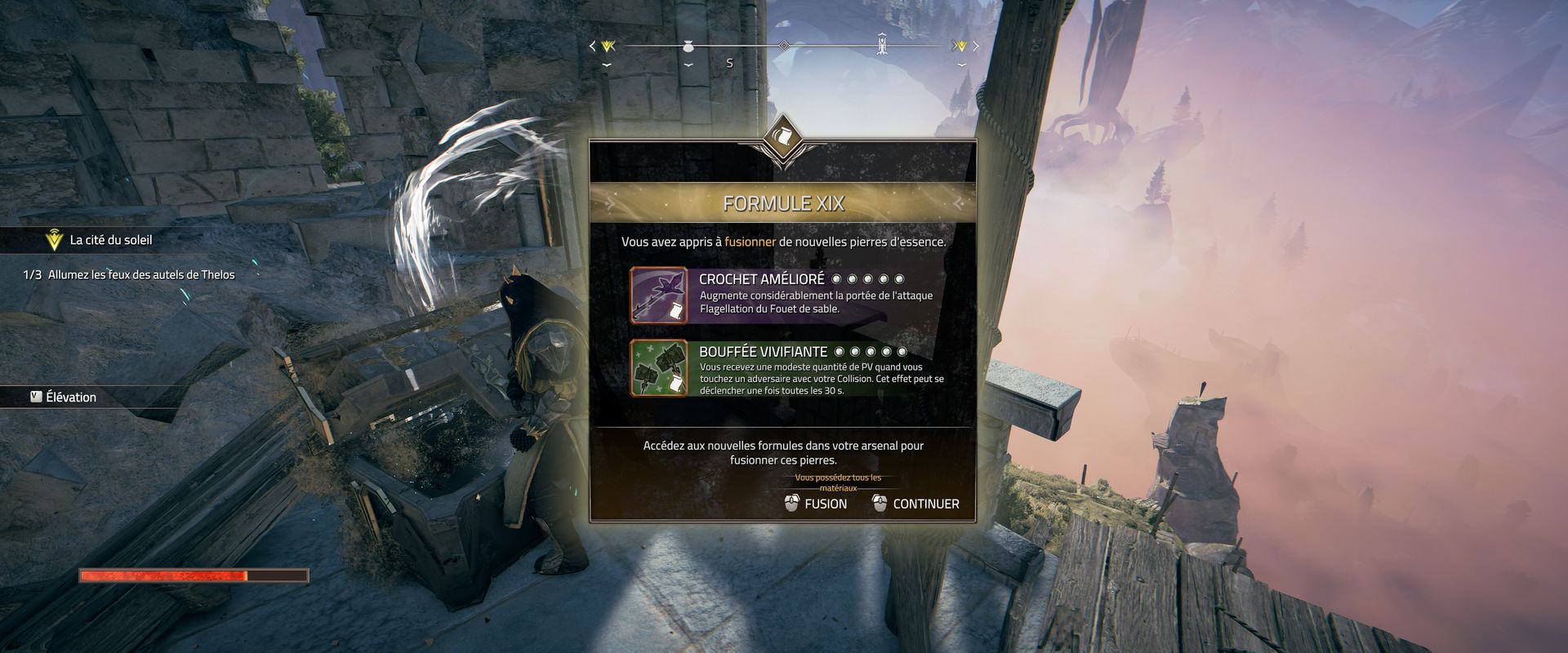Click the compass bag marker
This screenshot has width=1568, height=653.
[688, 47]
